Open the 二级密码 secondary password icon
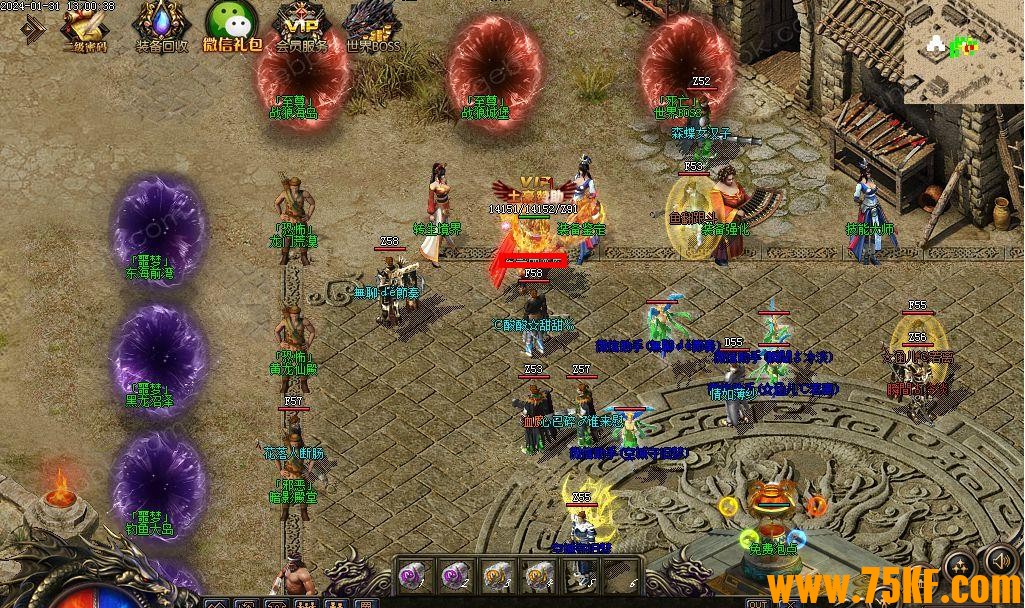 [86, 26]
